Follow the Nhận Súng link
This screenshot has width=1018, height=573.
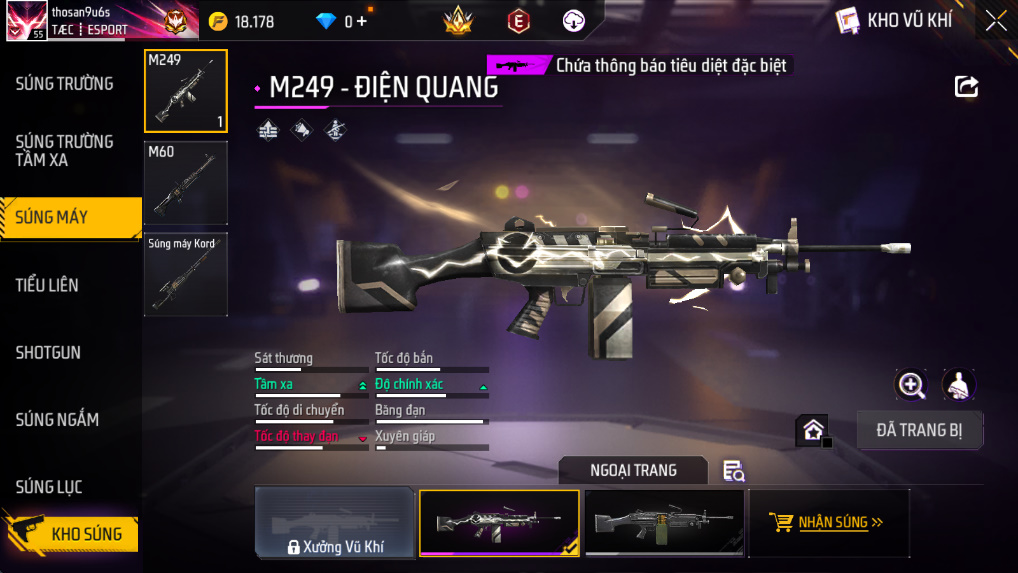pos(829,522)
